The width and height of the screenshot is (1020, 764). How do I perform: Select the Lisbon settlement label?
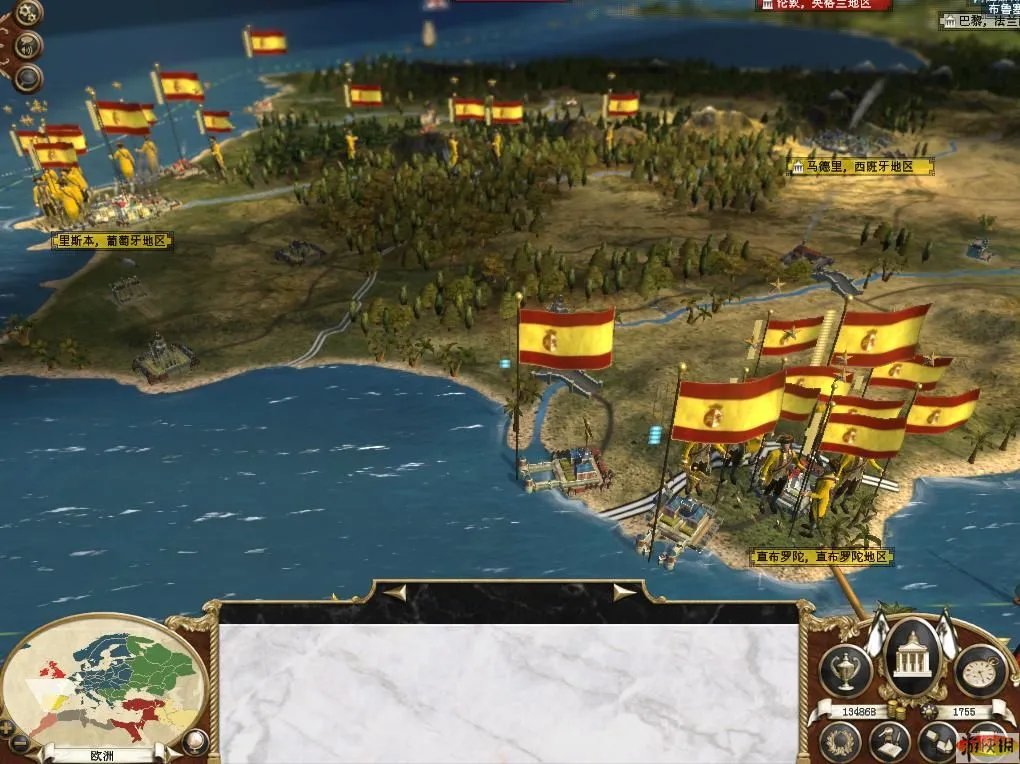[x=113, y=241]
